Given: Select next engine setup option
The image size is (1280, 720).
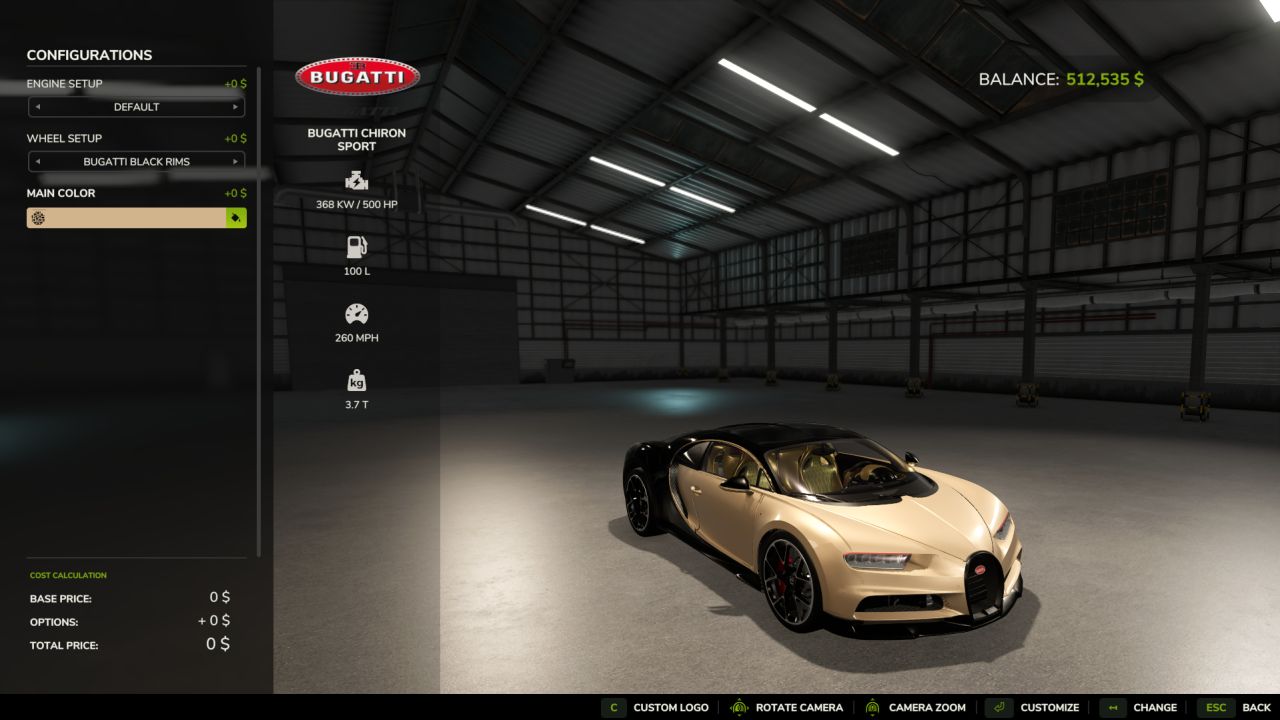Looking at the screenshot, I should [x=235, y=107].
